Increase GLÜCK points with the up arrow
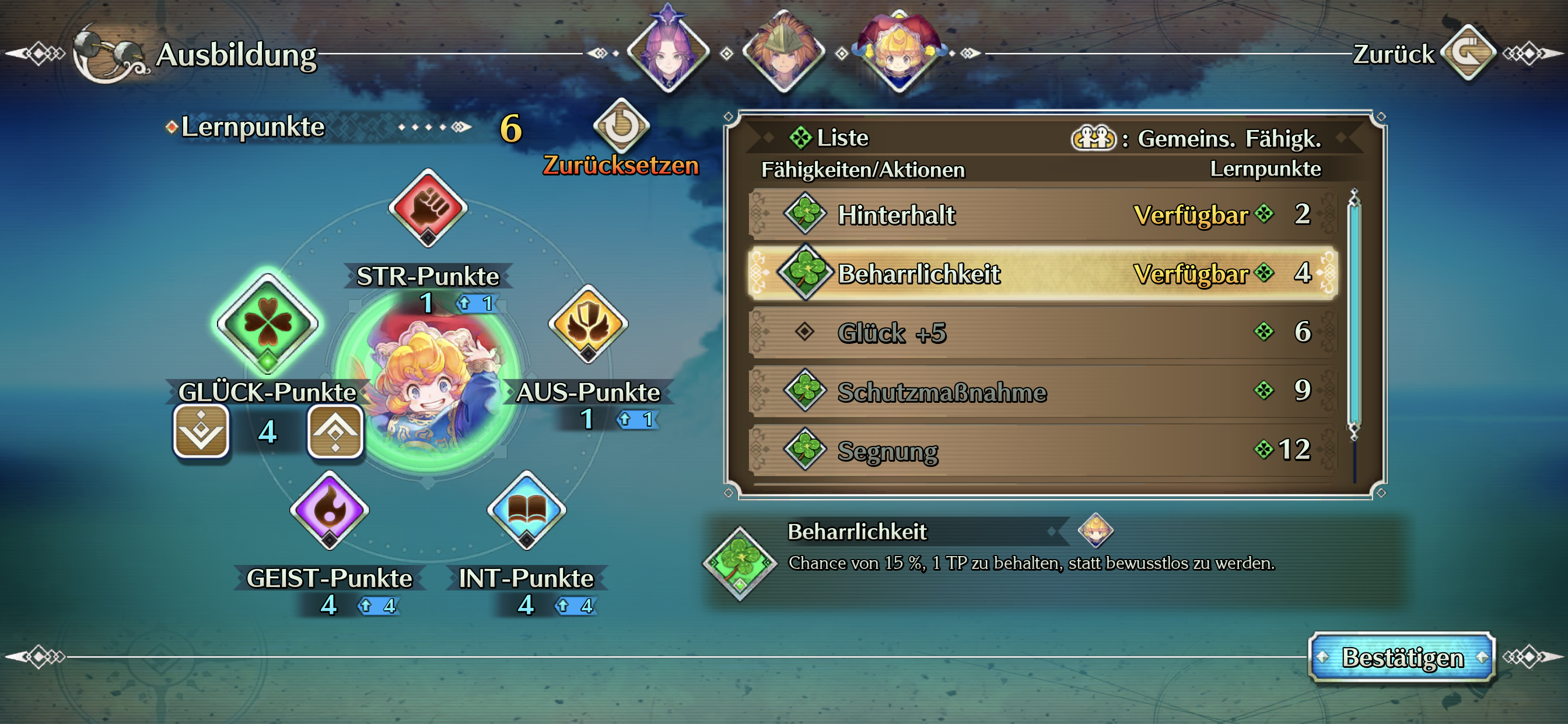The height and width of the screenshot is (724, 1568). coord(335,431)
